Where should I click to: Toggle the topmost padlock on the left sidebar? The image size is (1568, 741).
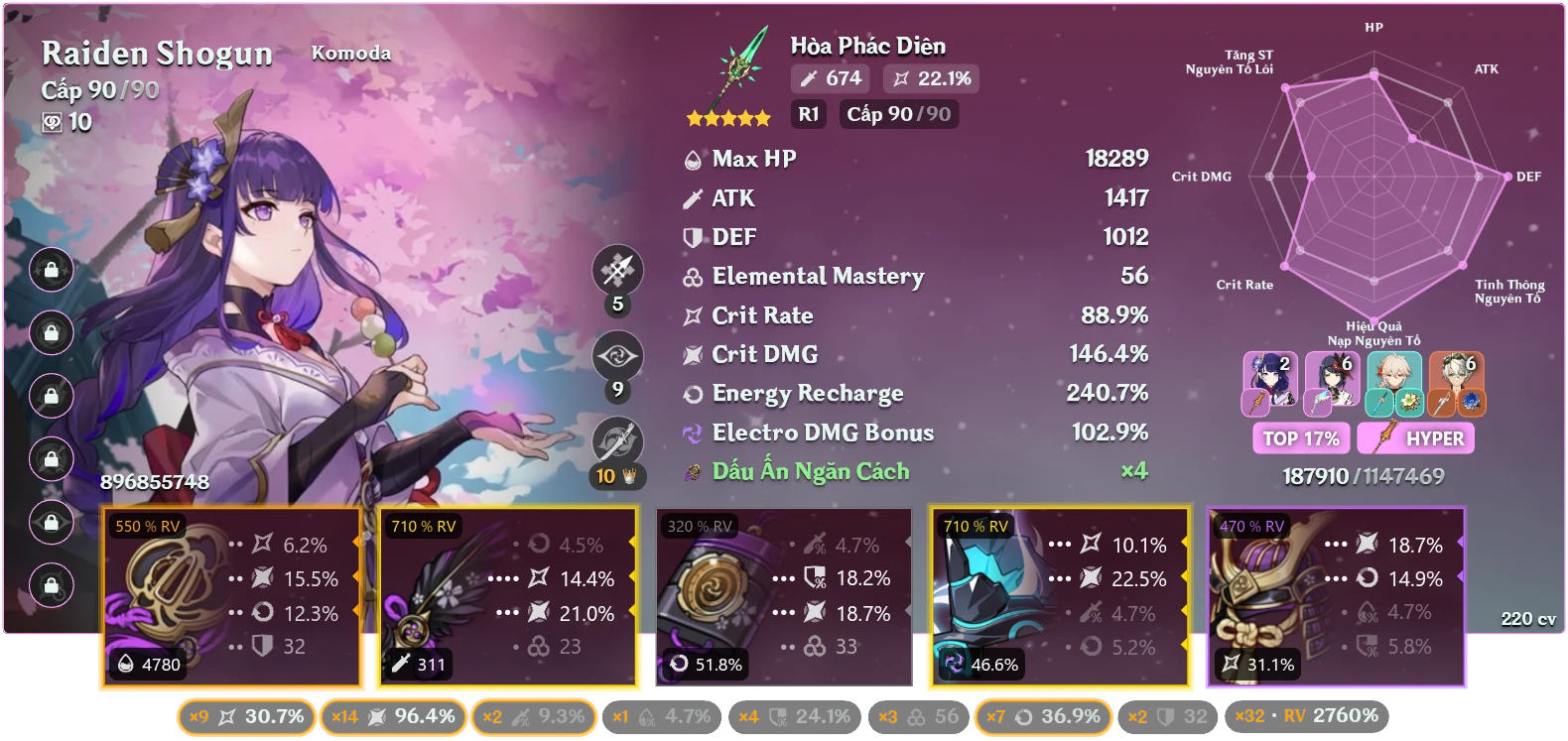pyautogui.click(x=51, y=269)
